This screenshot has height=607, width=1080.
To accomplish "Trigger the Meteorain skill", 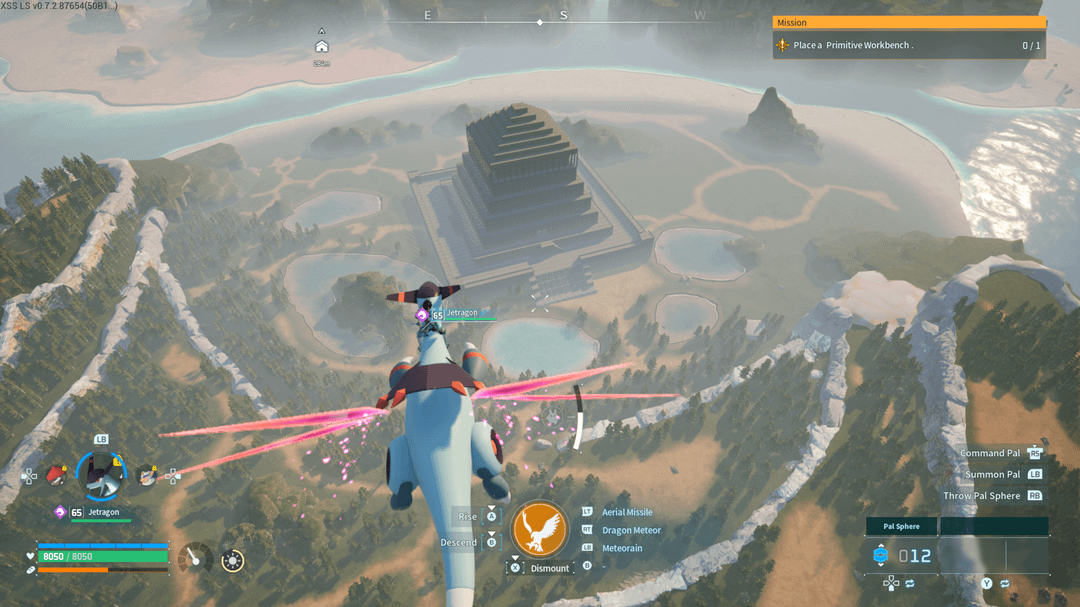I will coord(622,548).
